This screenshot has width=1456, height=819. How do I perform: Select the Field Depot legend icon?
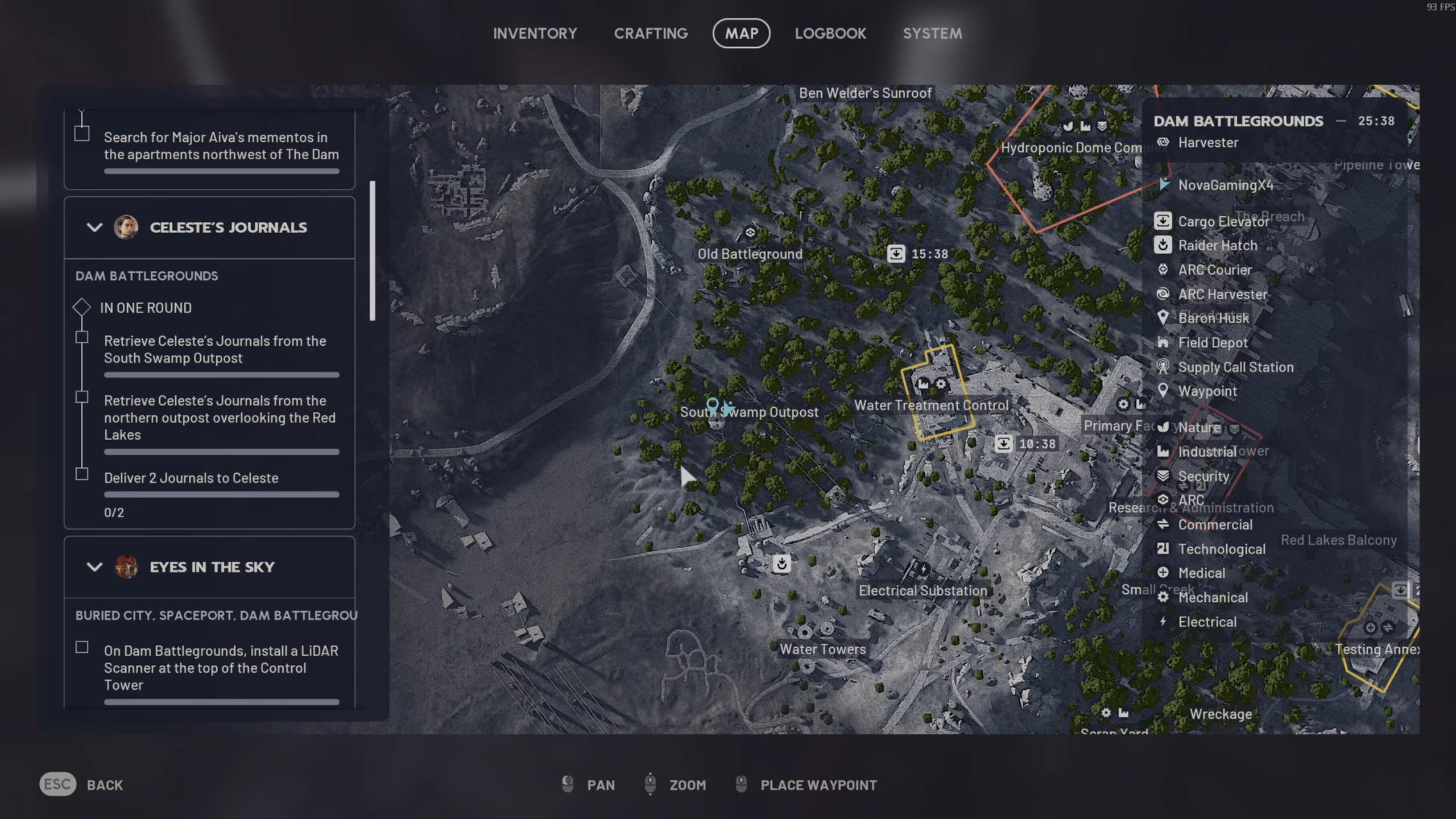click(1164, 342)
